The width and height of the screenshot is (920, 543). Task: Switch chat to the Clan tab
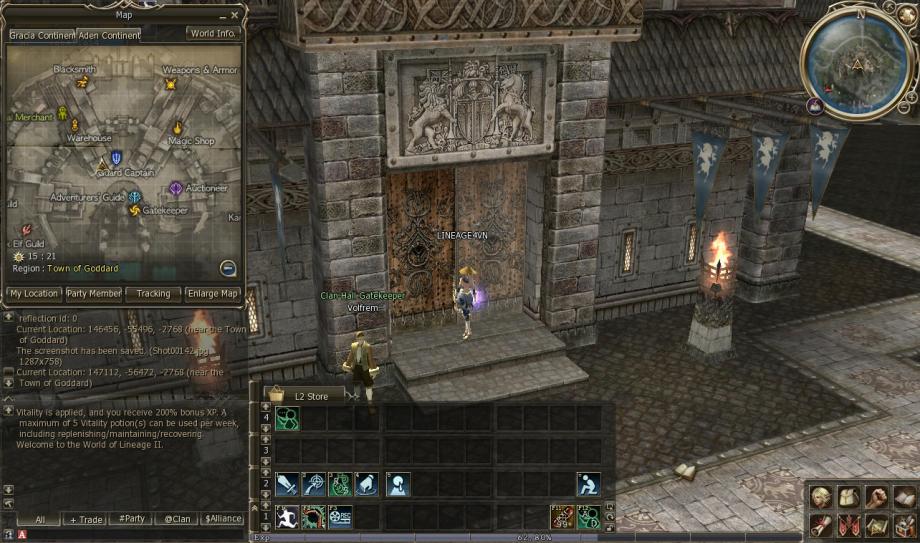click(x=179, y=520)
